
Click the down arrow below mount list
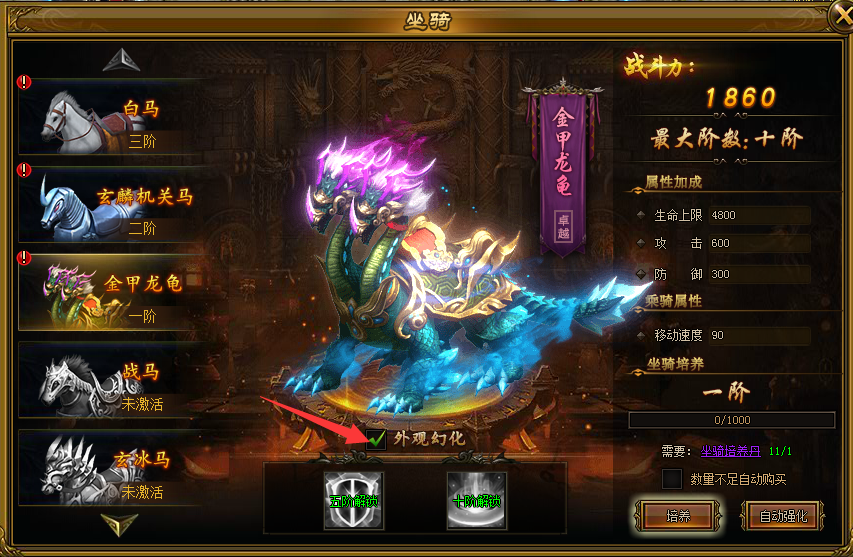120,523
